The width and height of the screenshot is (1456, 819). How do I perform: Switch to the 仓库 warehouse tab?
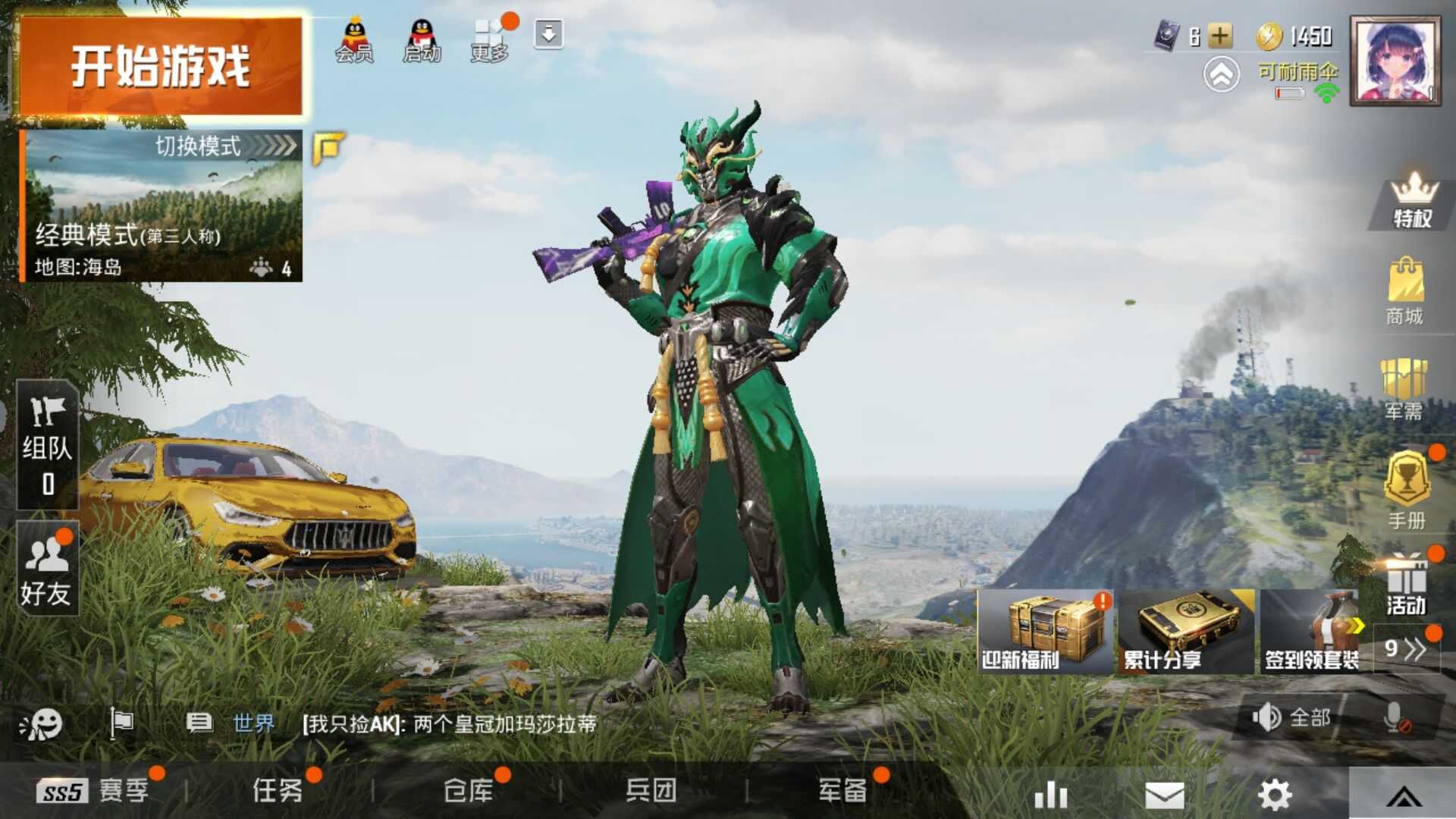(x=468, y=791)
